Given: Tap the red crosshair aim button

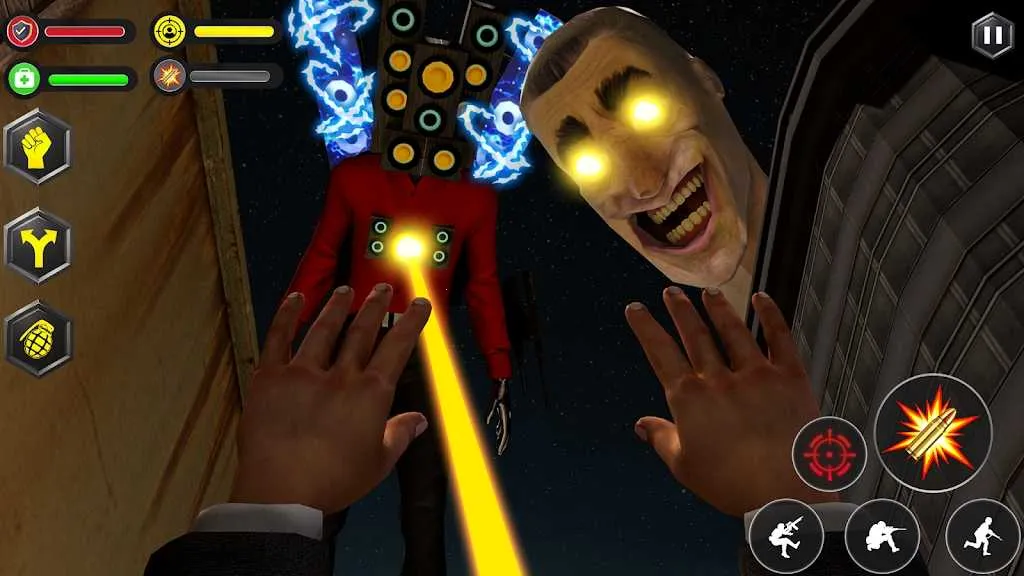Looking at the screenshot, I should 829,453.
